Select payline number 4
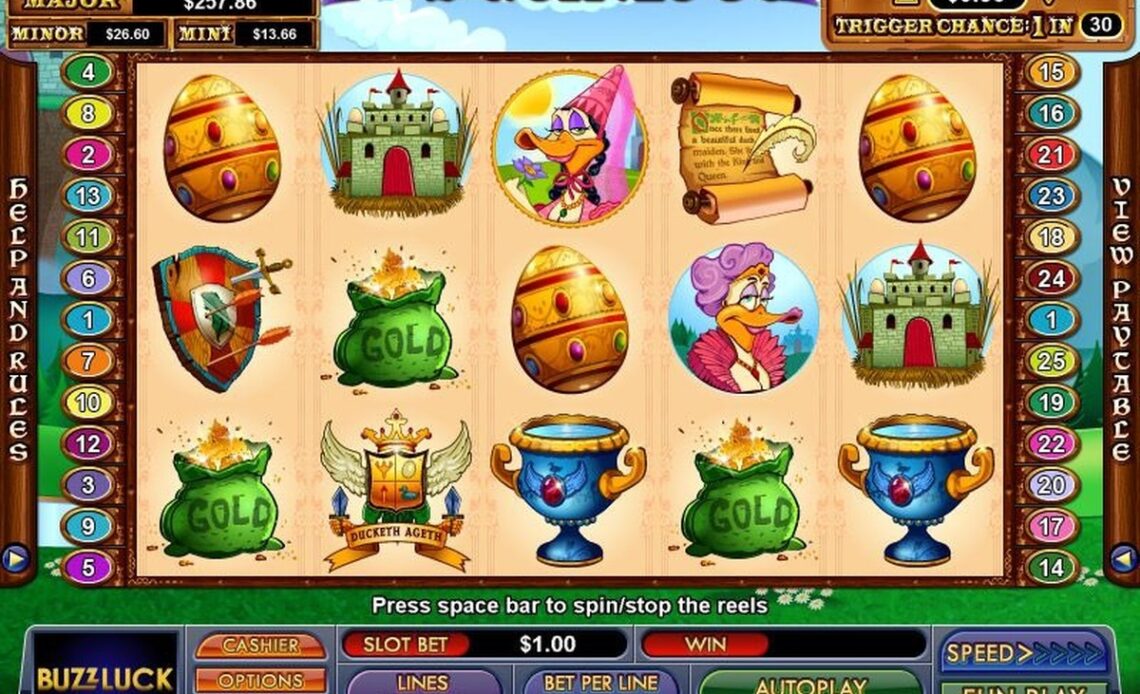This screenshot has width=1140, height=694. click(x=89, y=72)
